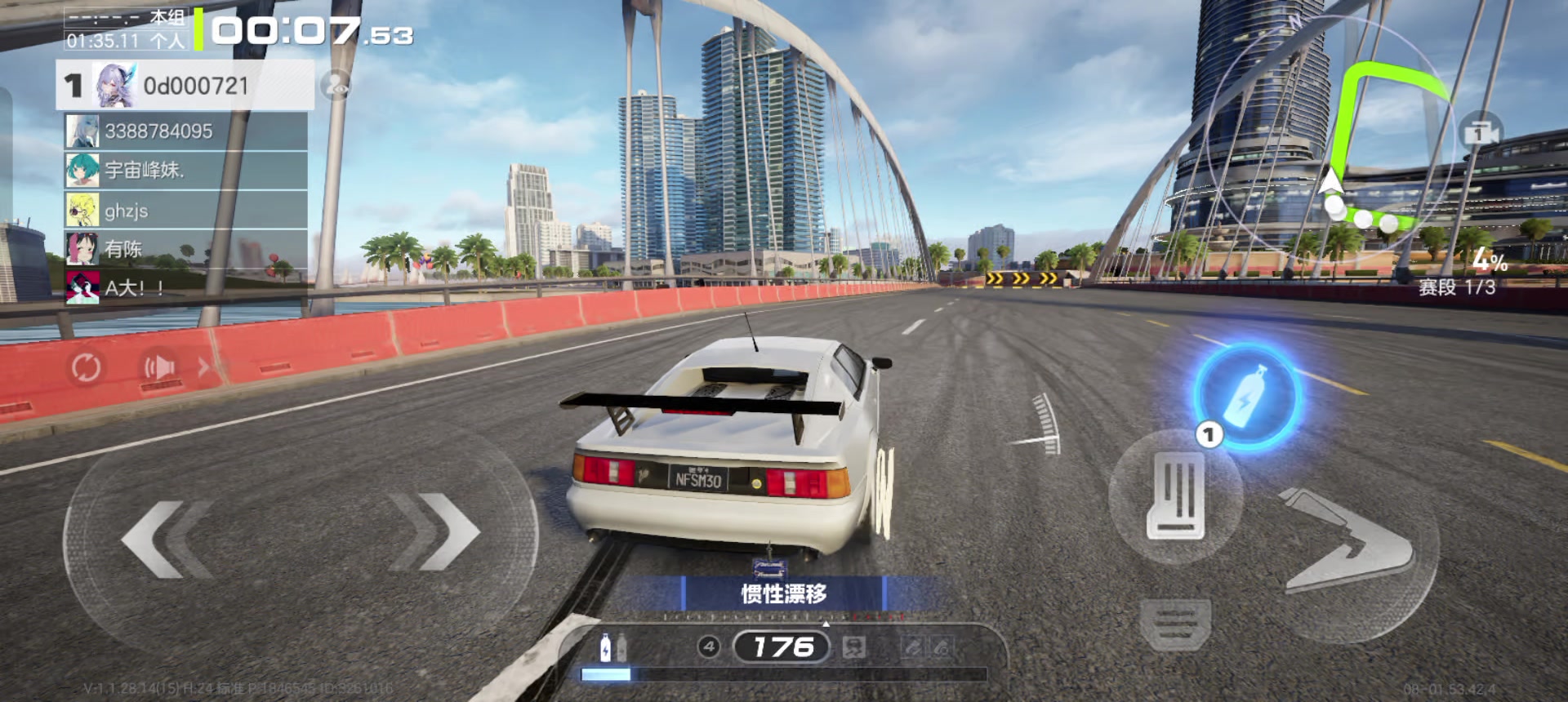This screenshot has height=702, width=1568.
Task: Tap the brake pedal button
Action: click(1176, 496)
